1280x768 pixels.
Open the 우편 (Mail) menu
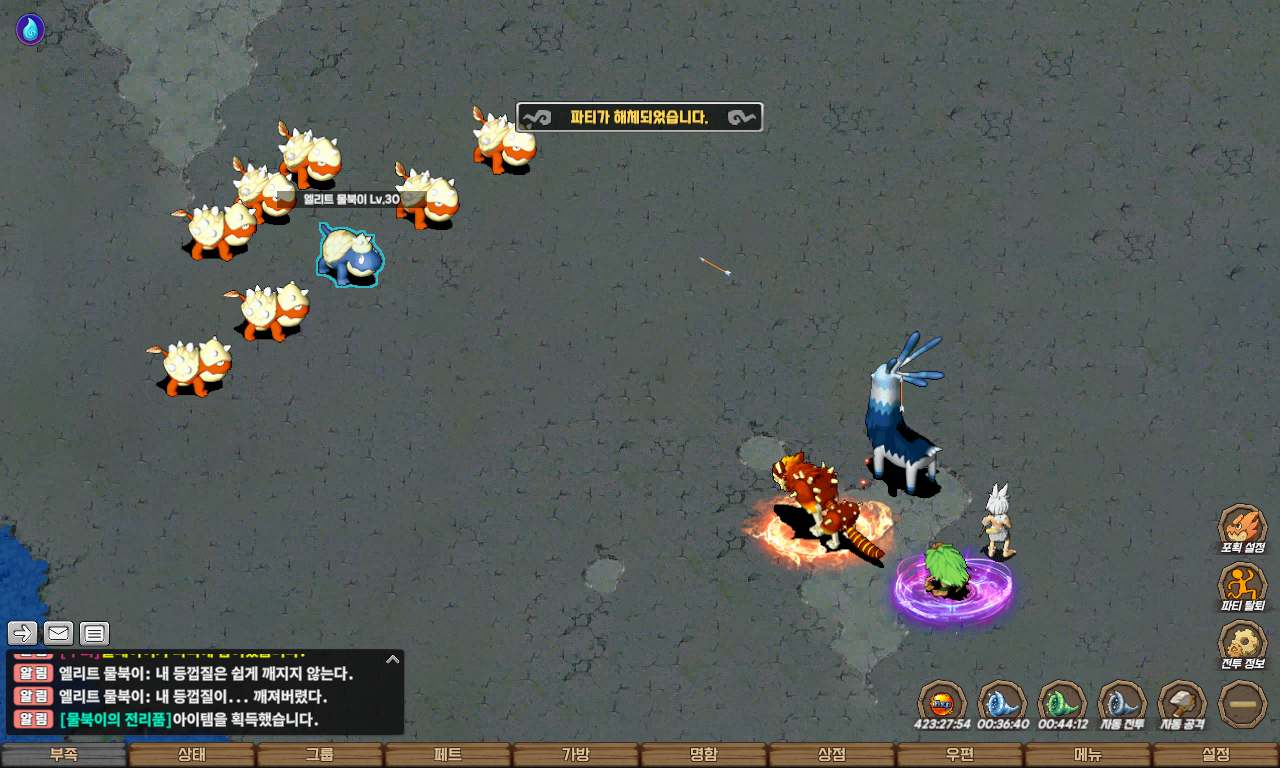point(959,755)
